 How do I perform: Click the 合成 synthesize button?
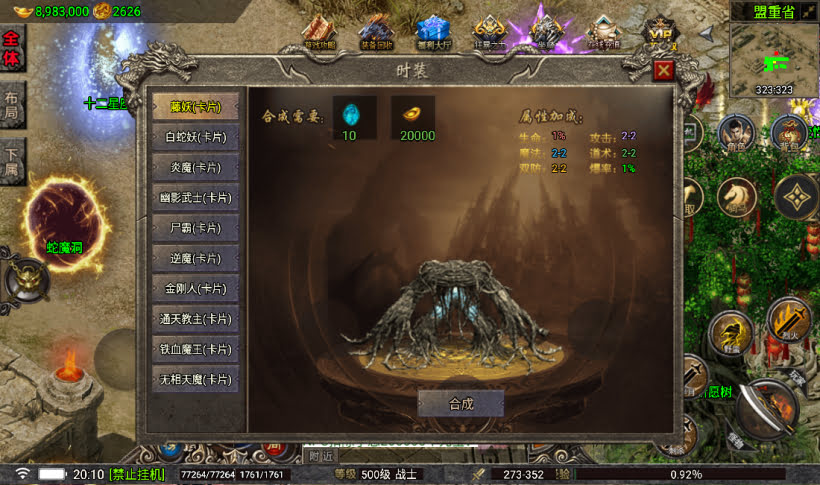click(460, 403)
